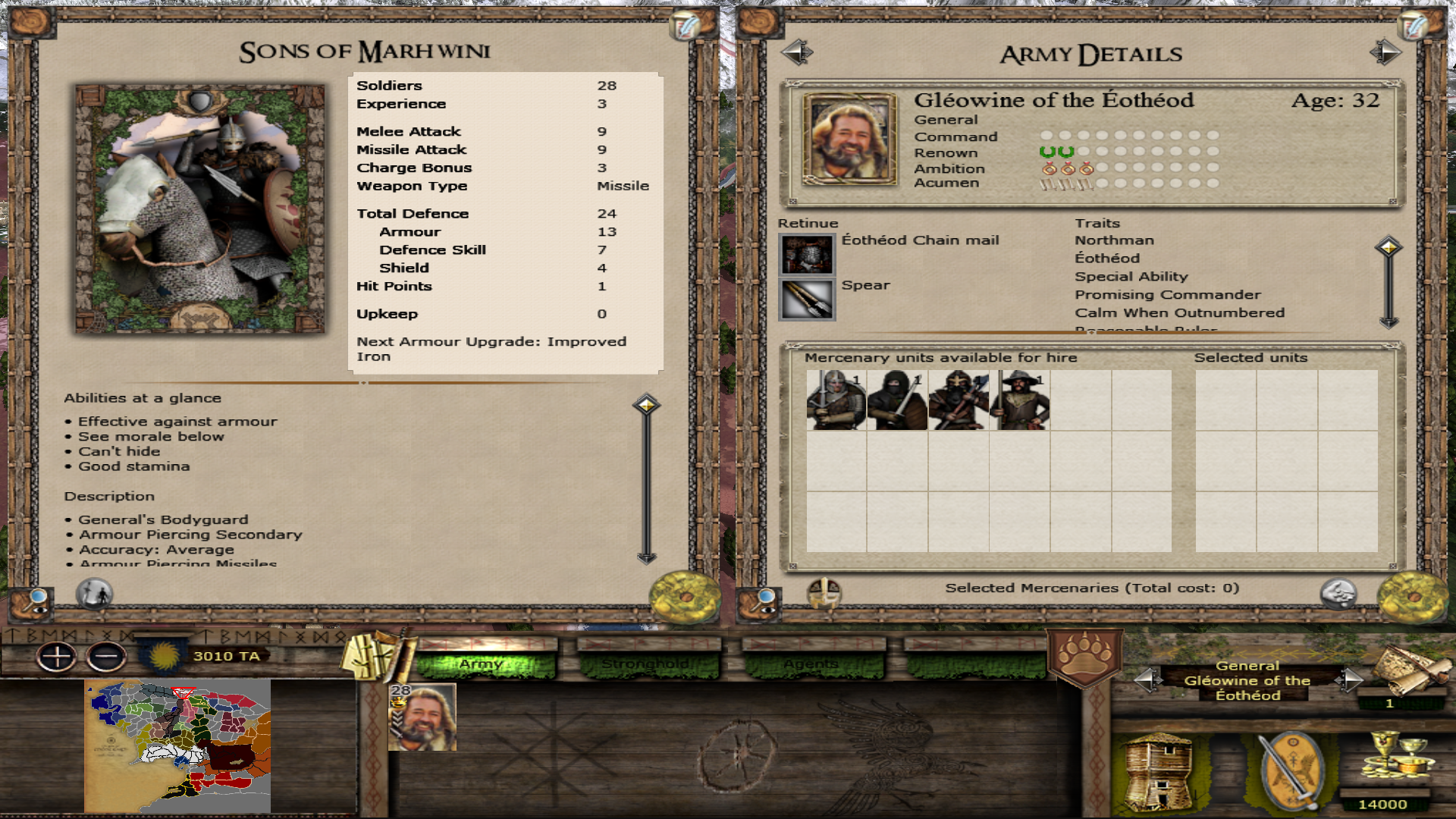The height and width of the screenshot is (819, 1456).
Task: Open the Agents tab
Action: [x=812, y=664]
